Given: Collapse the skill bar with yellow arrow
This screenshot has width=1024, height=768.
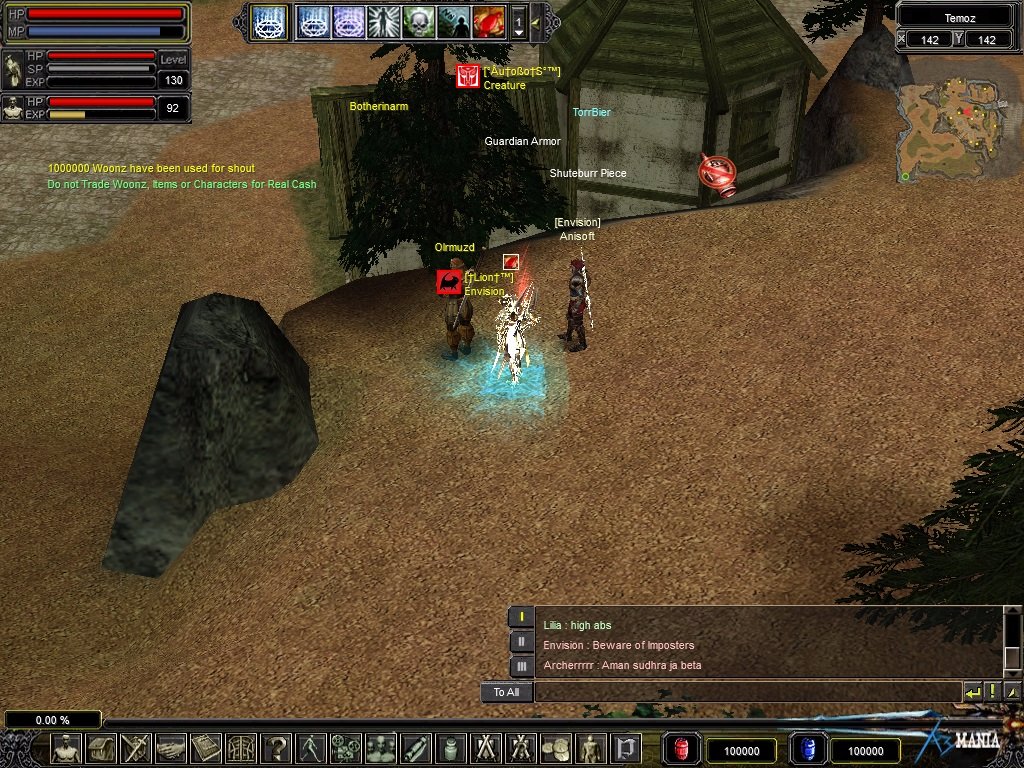Looking at the screenshot, I should 537,21.
